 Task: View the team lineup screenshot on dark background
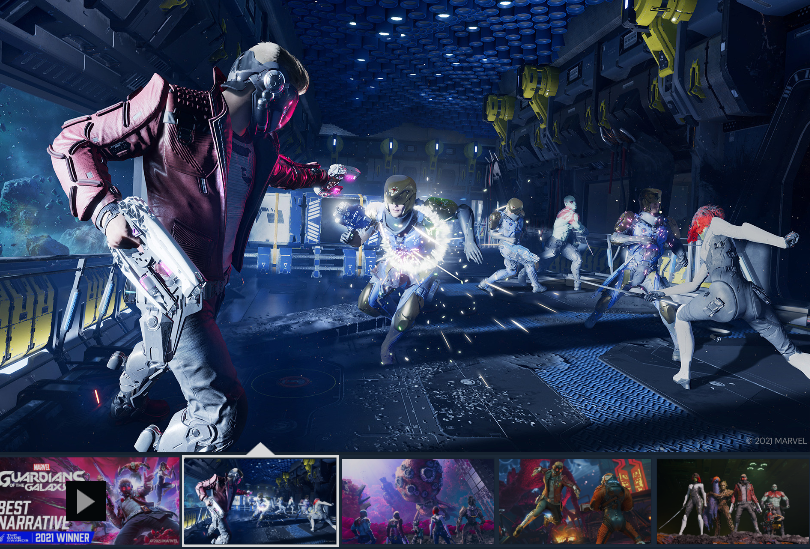732,501
